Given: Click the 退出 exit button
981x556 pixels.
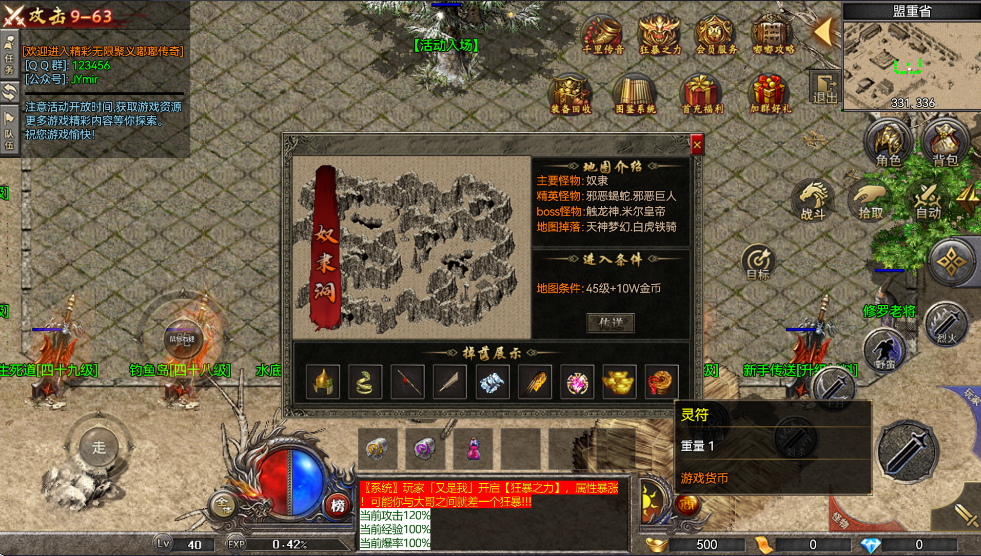Looking at the screenshot, I should point(825,88).
